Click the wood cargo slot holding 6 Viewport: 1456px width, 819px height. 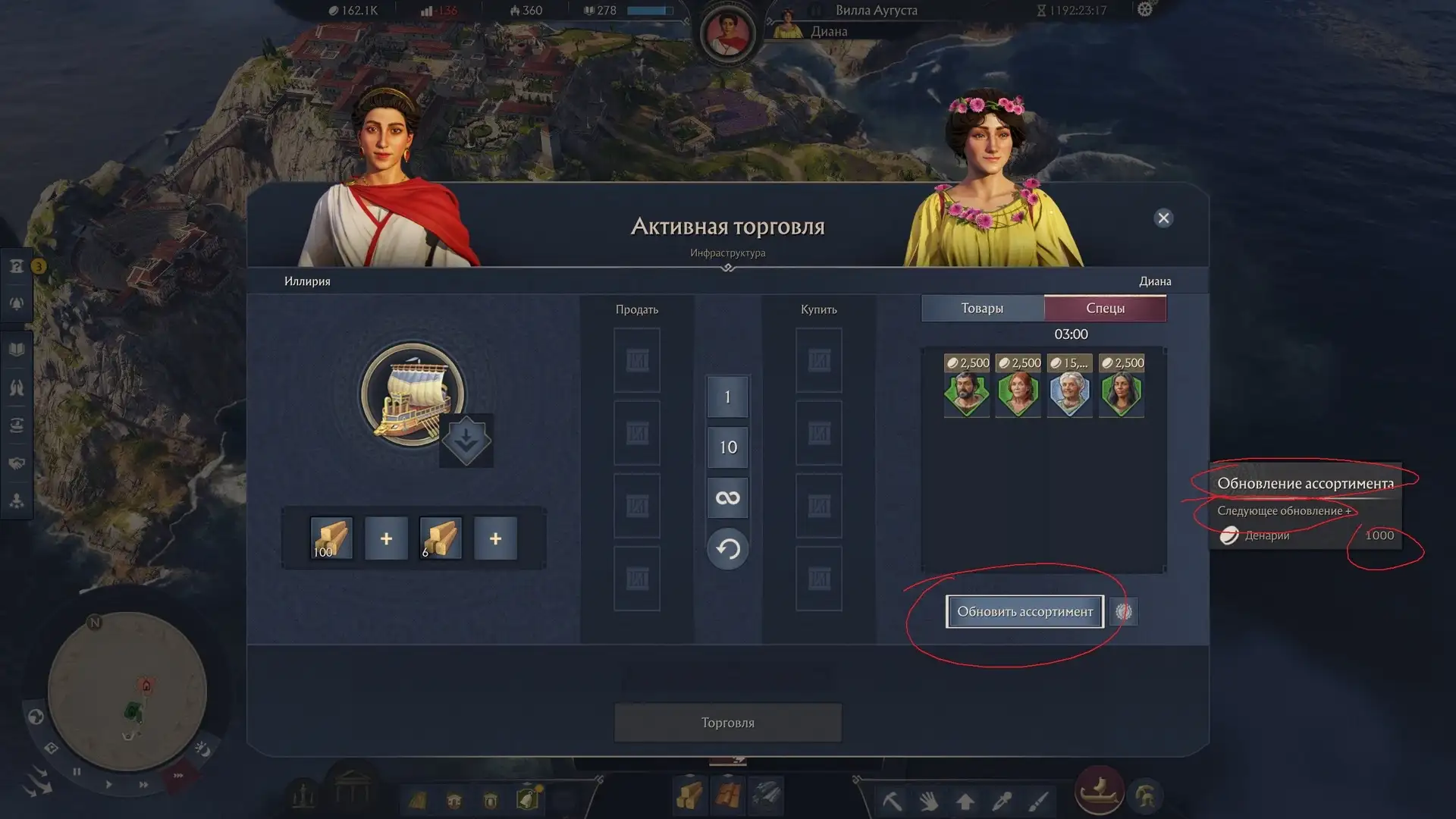click(441, 538)
